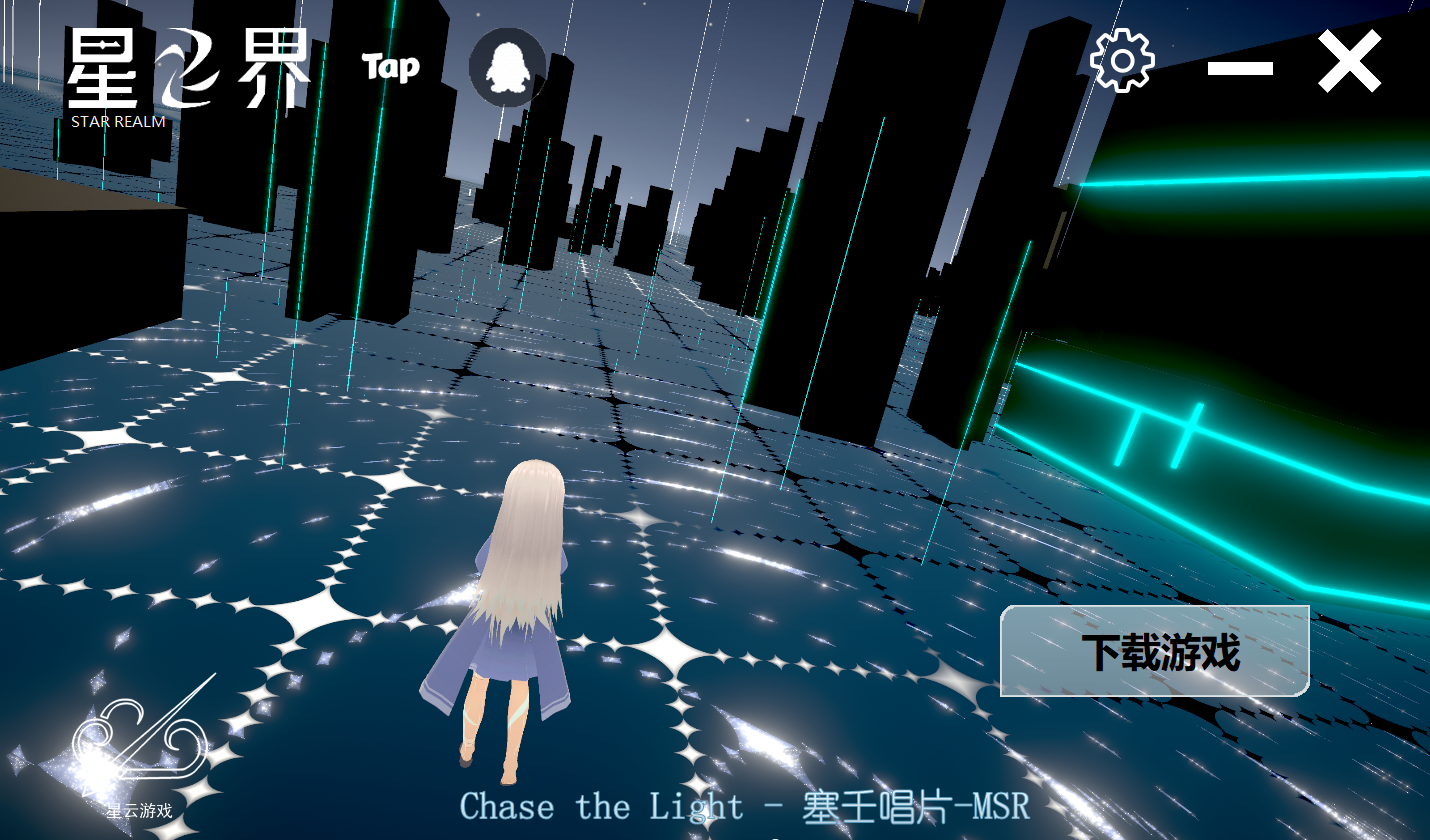1430x840 pixels.
Task: Minimize the game window
Action: (1240, 68)
